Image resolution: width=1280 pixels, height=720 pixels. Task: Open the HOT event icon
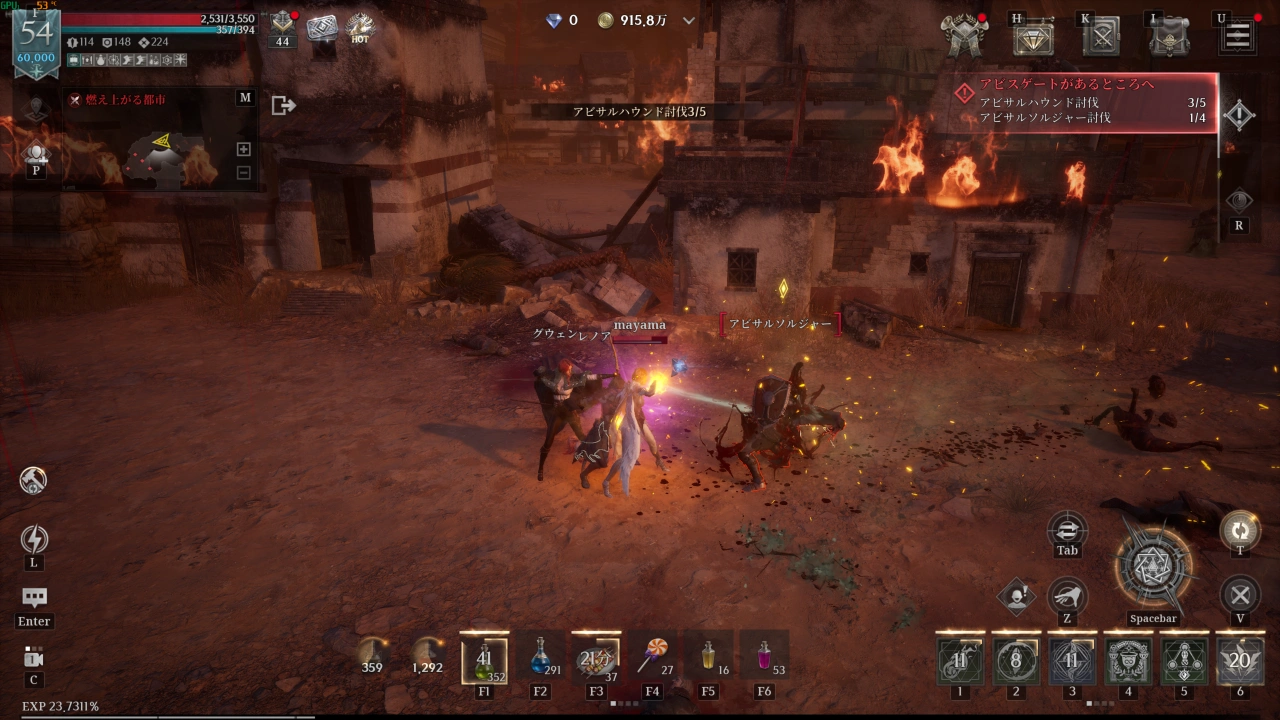(360, 29)
